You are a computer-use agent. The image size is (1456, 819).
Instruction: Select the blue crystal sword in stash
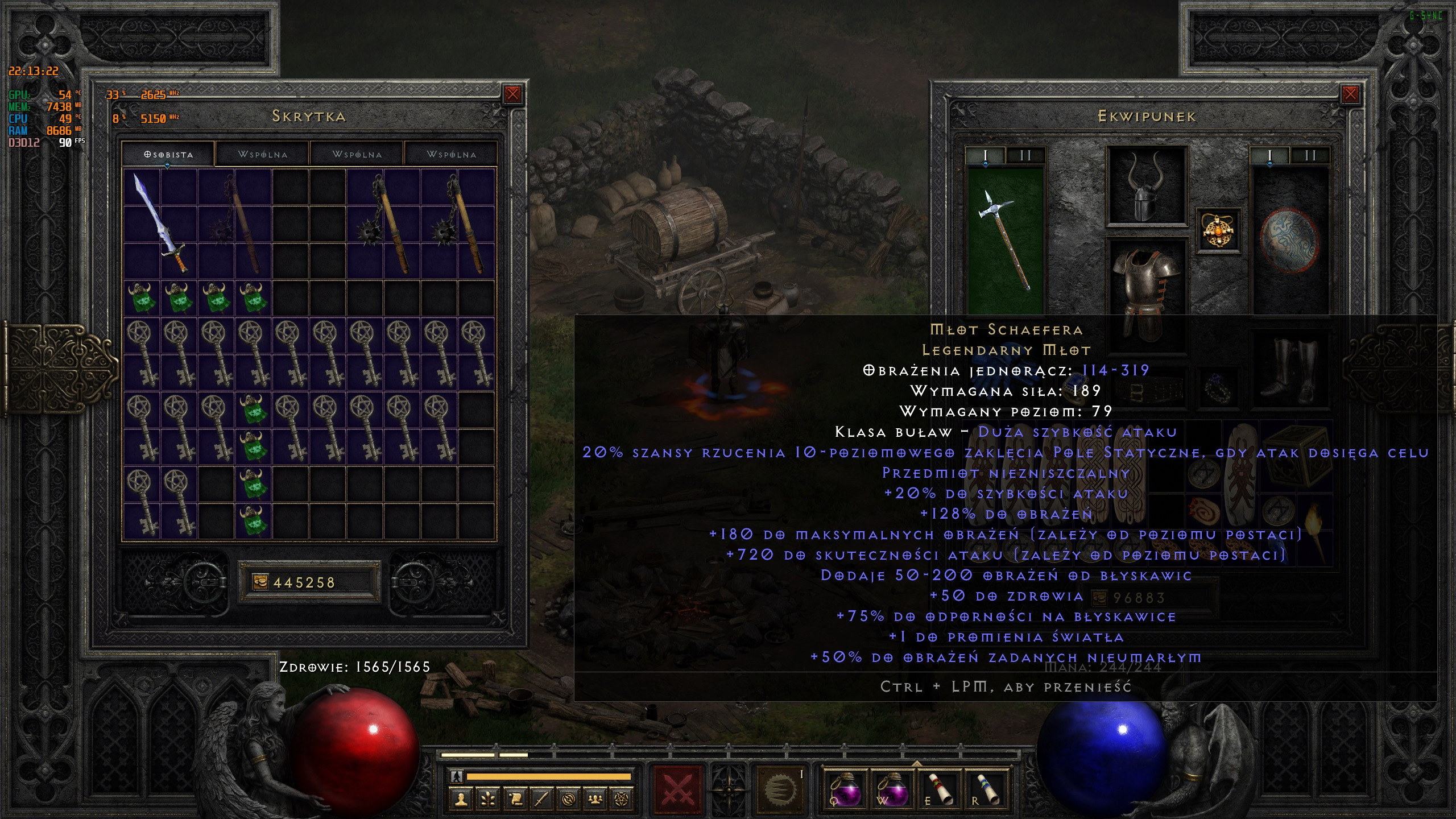[160, 224]
